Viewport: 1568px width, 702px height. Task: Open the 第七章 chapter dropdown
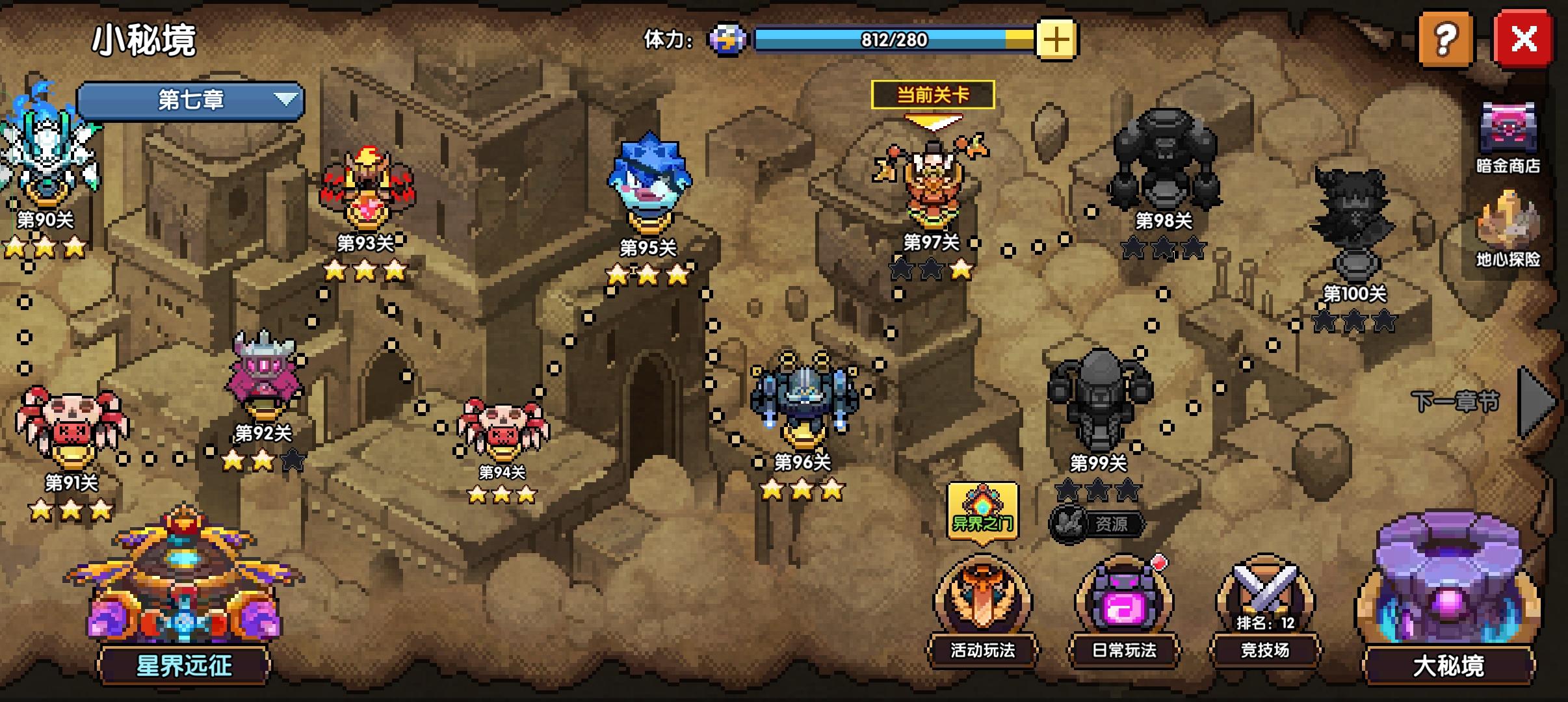tap(189, 101)
